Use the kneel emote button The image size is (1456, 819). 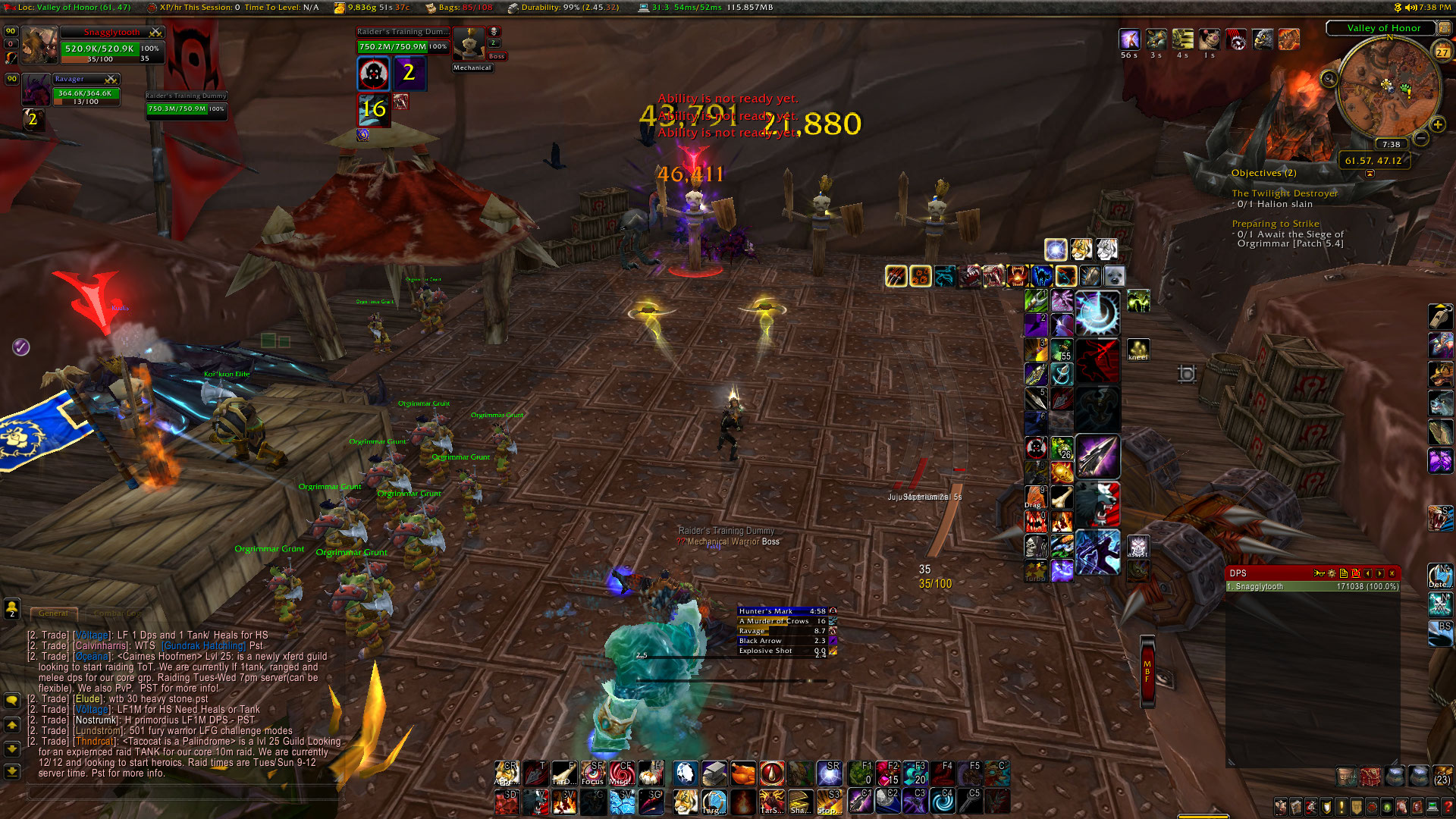1137,350
